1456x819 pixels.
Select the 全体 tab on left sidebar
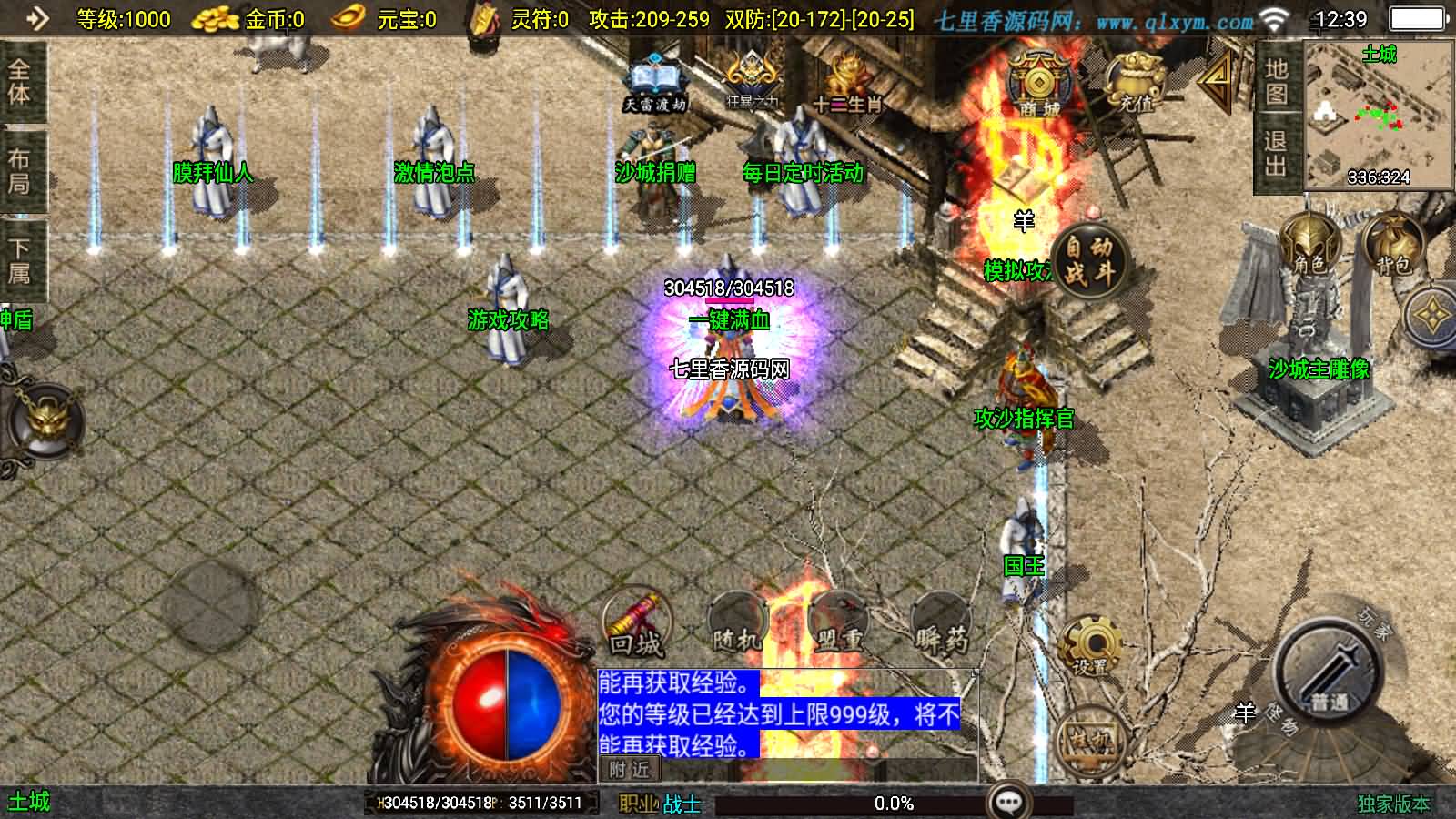20,82
